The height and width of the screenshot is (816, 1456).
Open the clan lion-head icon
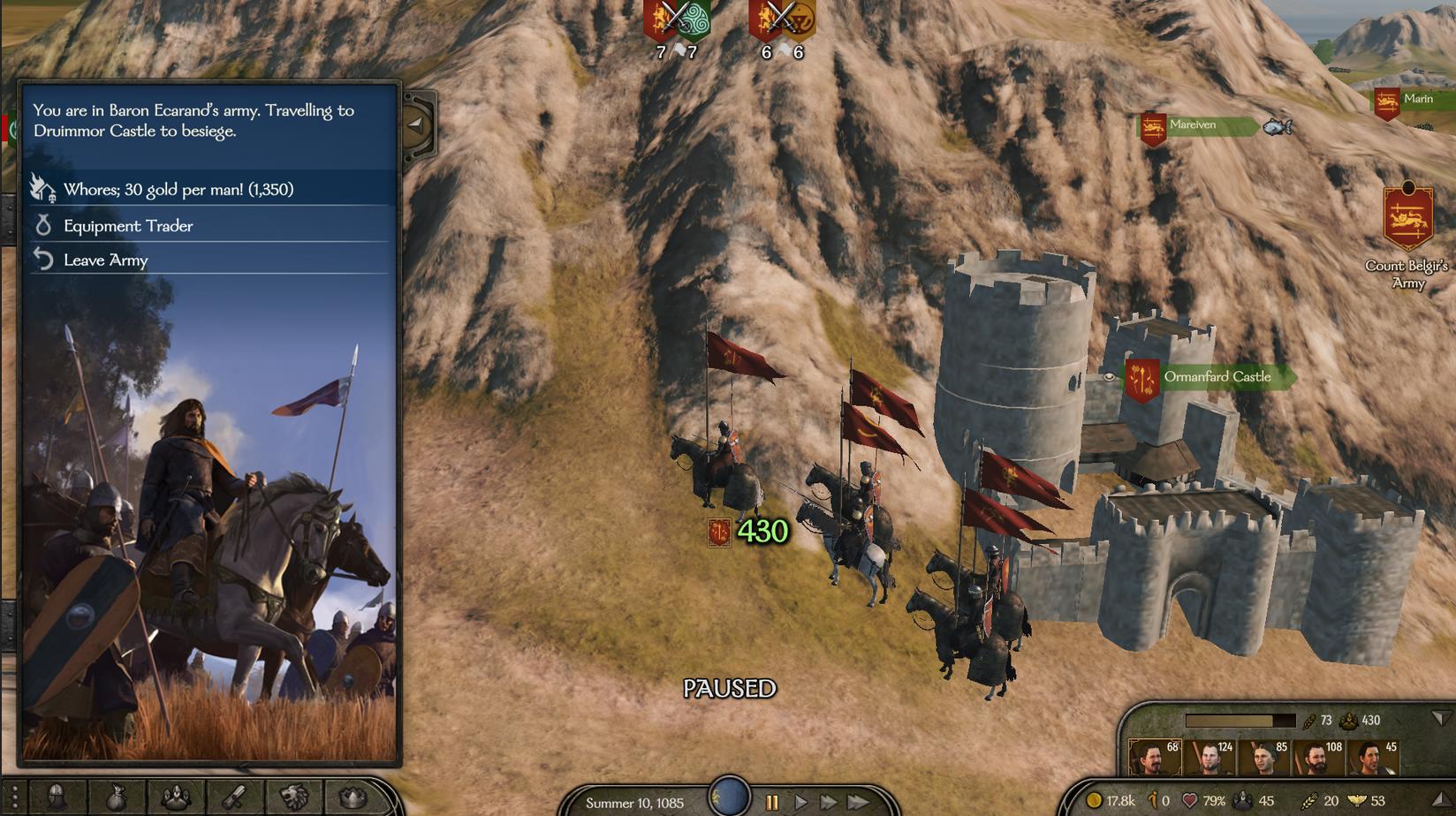point(293,797)
